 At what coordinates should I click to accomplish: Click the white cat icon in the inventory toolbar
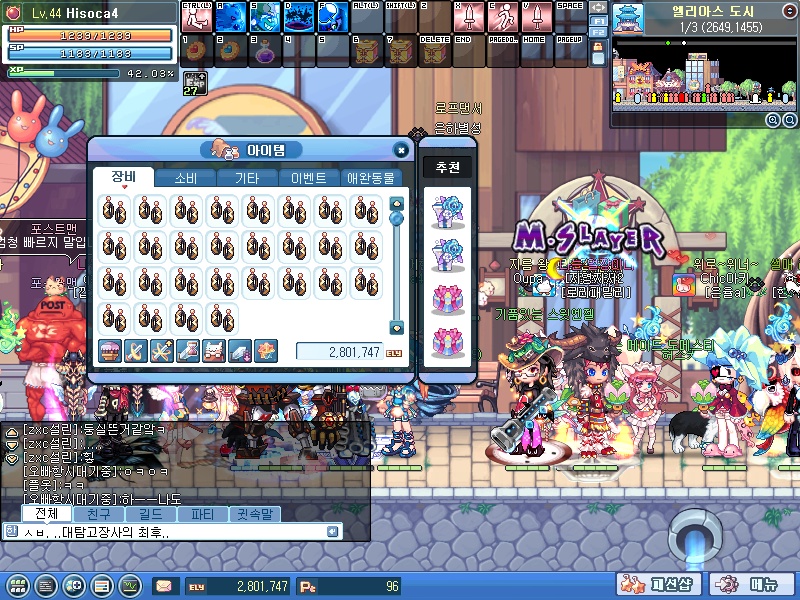coord(214,350)
